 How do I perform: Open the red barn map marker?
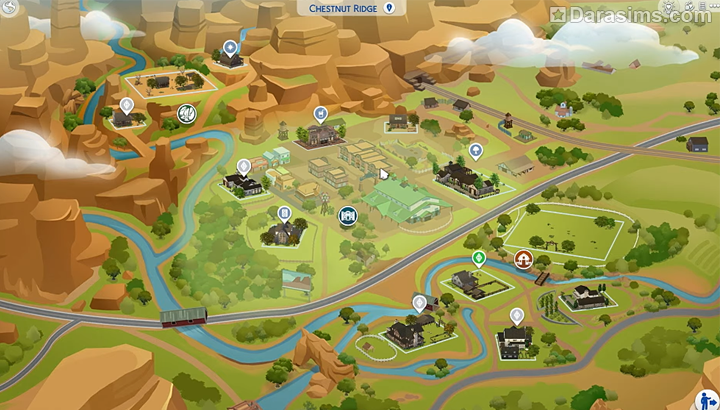(x=523, y=259)
